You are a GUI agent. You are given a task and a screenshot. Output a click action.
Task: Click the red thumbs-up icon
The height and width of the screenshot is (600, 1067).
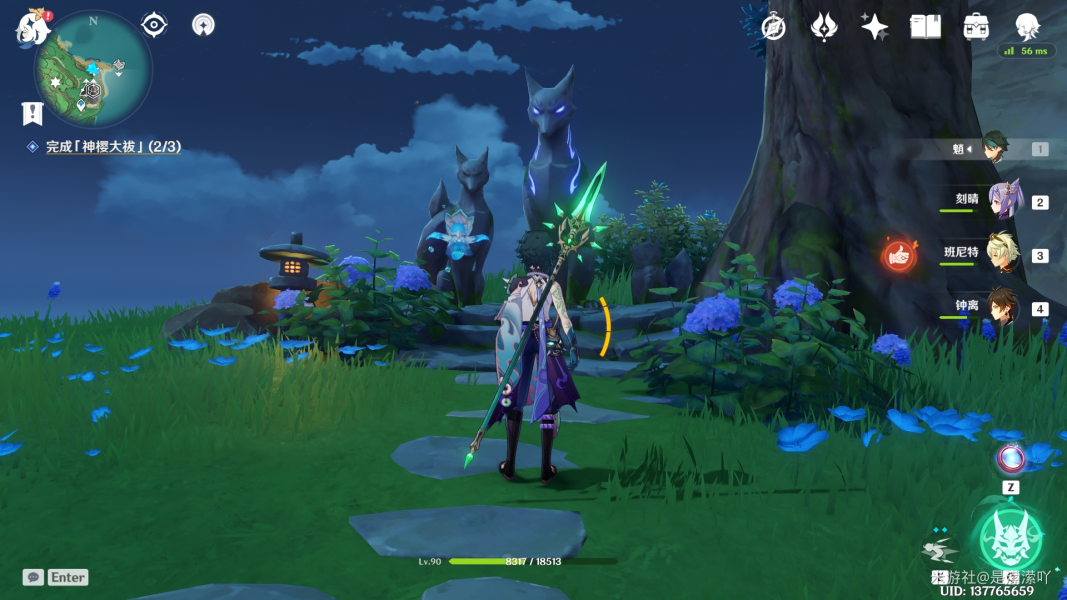[x=899, y=255]
